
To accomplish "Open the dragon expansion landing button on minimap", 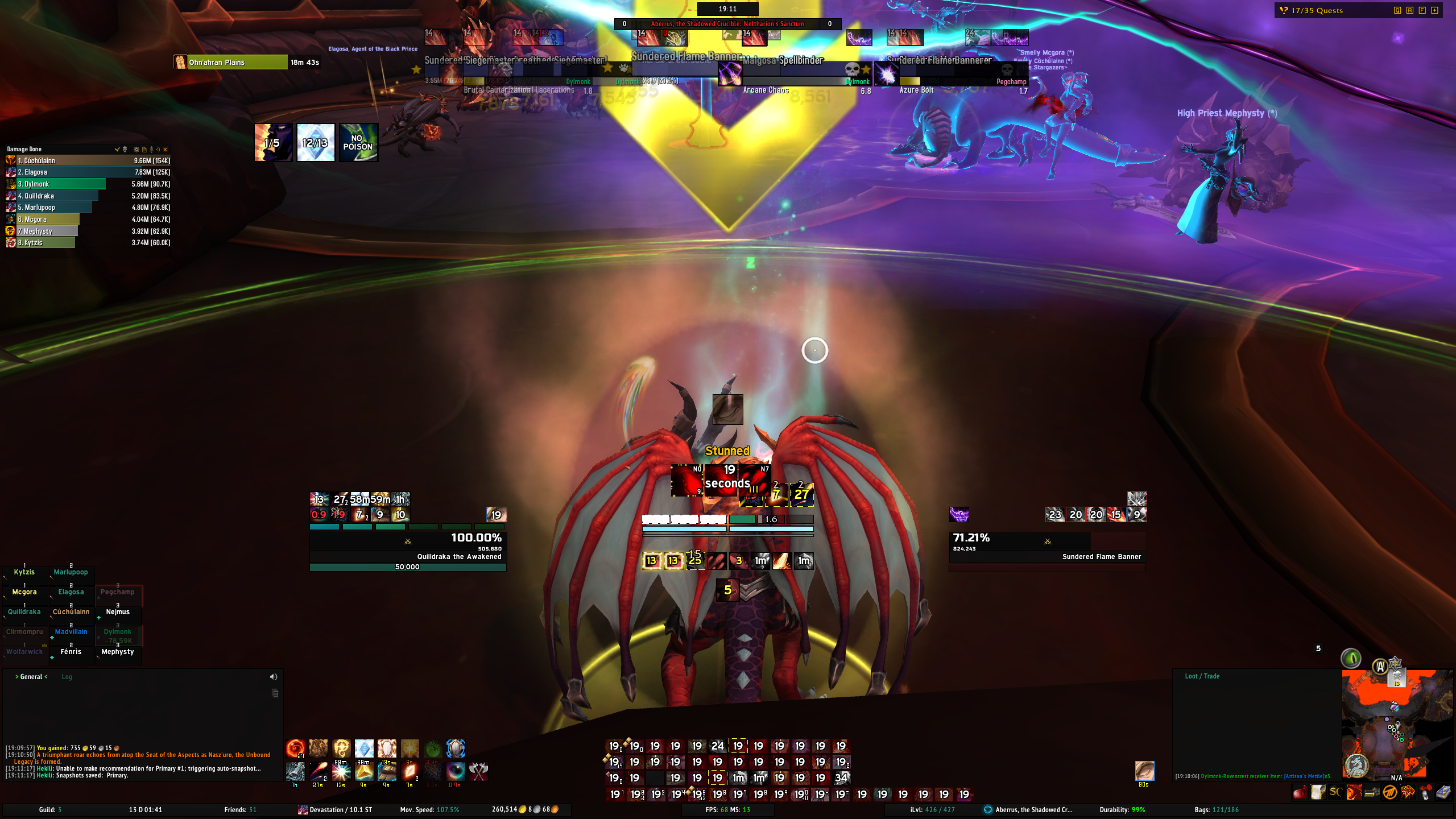I will (x=1356, y=766).
